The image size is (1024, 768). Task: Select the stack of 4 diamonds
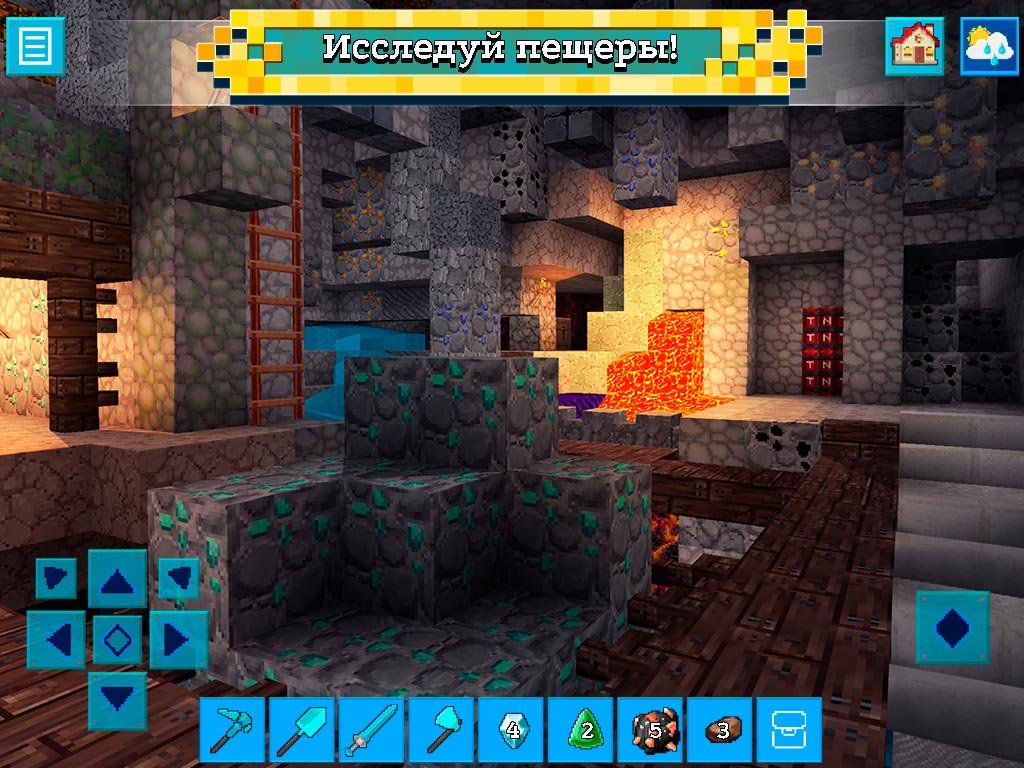pos(511,730)
